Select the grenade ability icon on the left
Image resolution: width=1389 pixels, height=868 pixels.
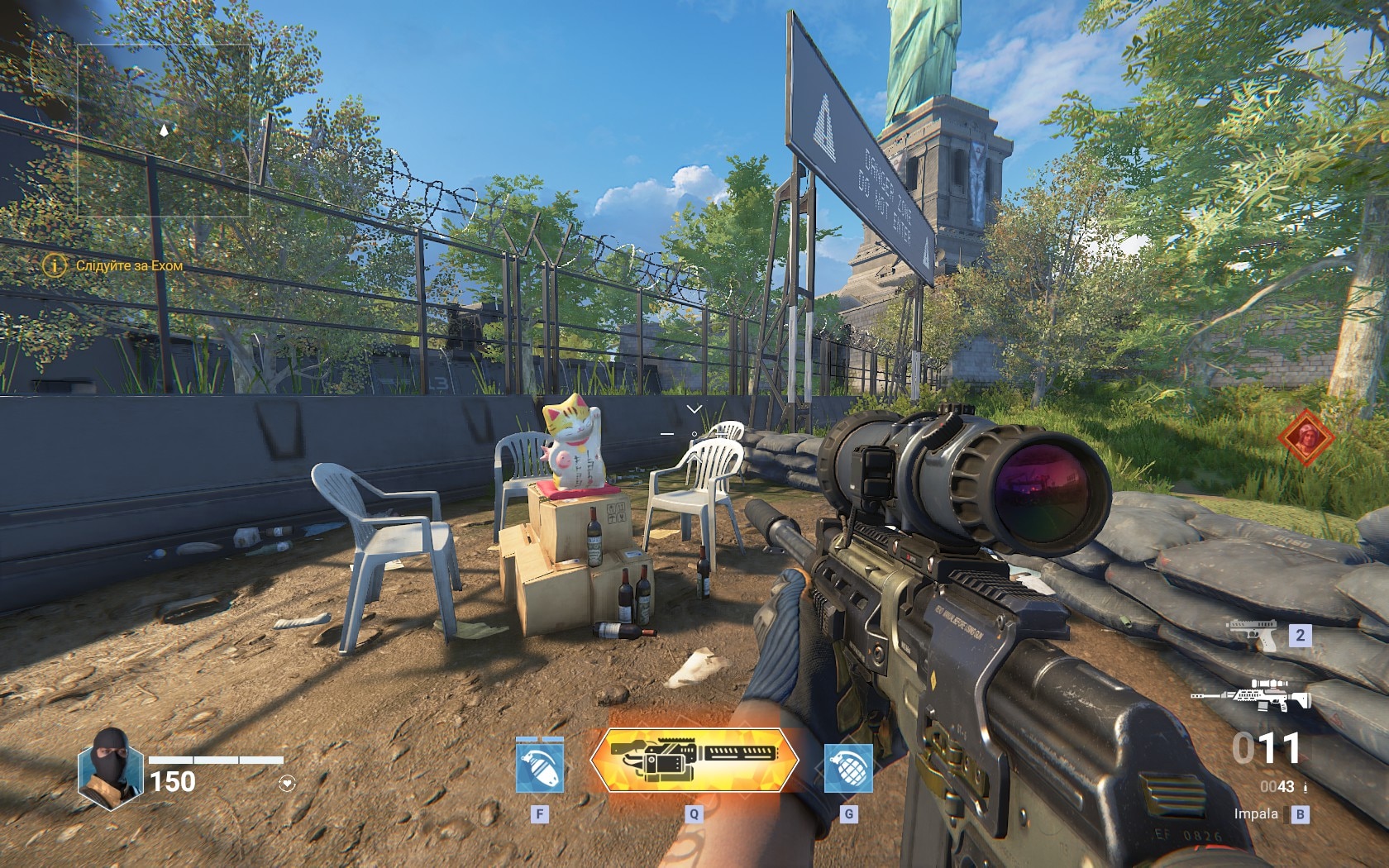click(x=539, y=766)
